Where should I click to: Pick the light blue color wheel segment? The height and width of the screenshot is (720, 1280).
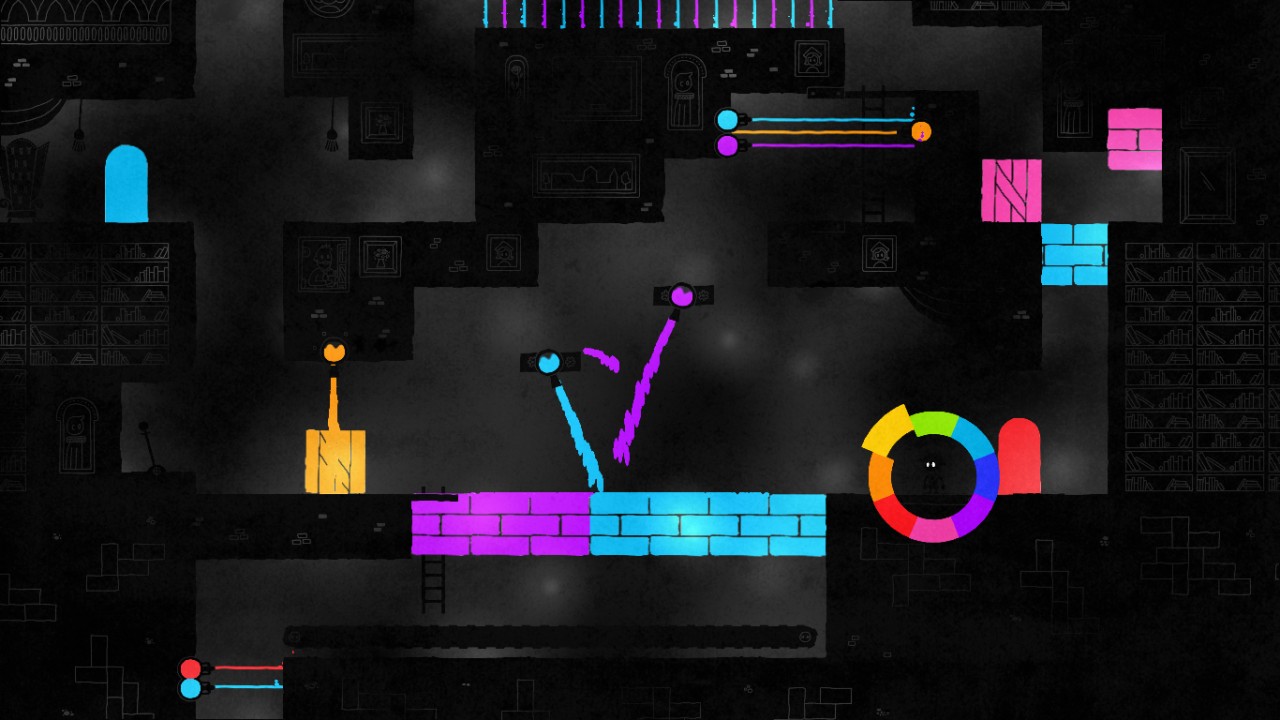click(x=970, y=437)
